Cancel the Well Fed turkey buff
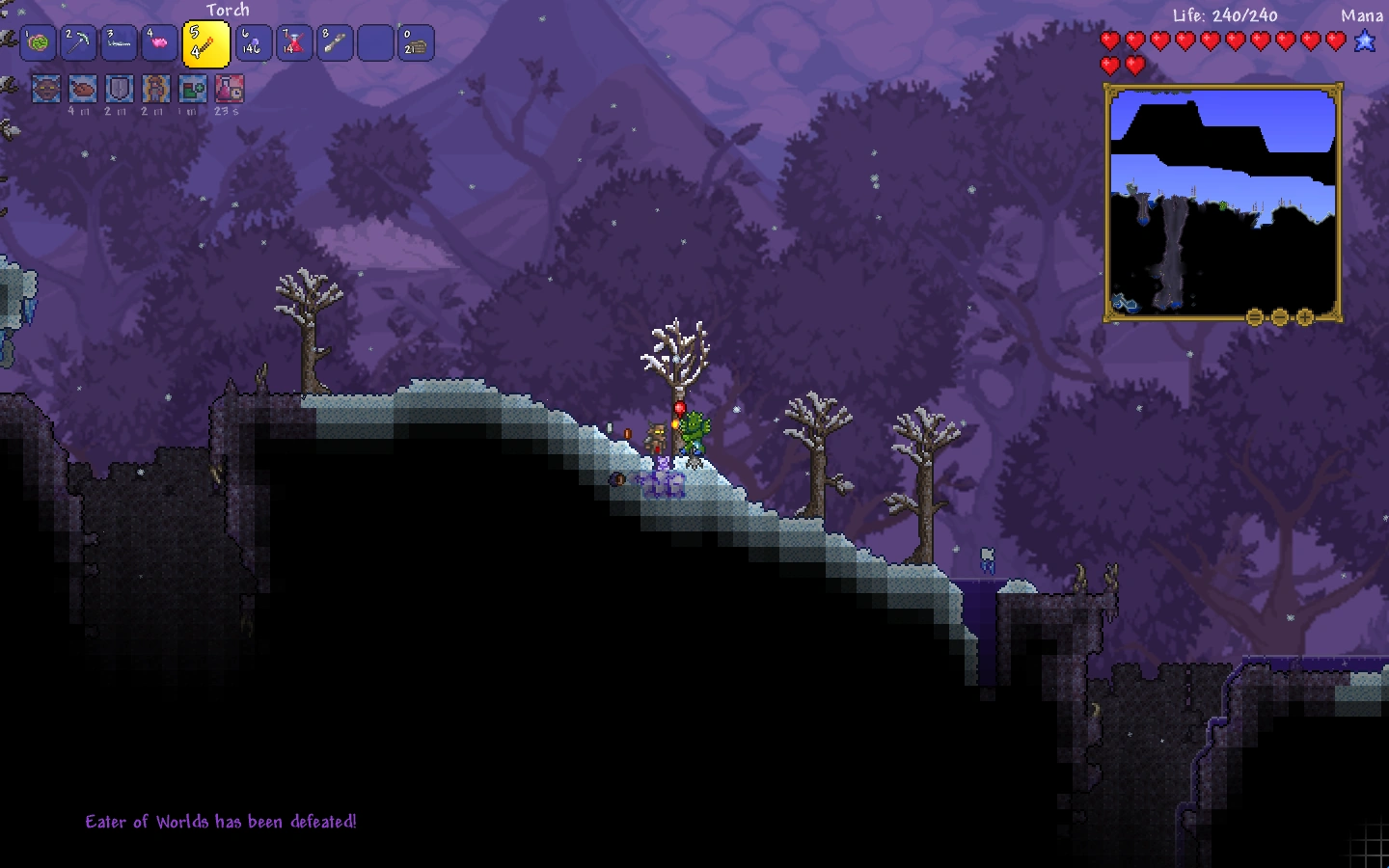 (81, 88)
